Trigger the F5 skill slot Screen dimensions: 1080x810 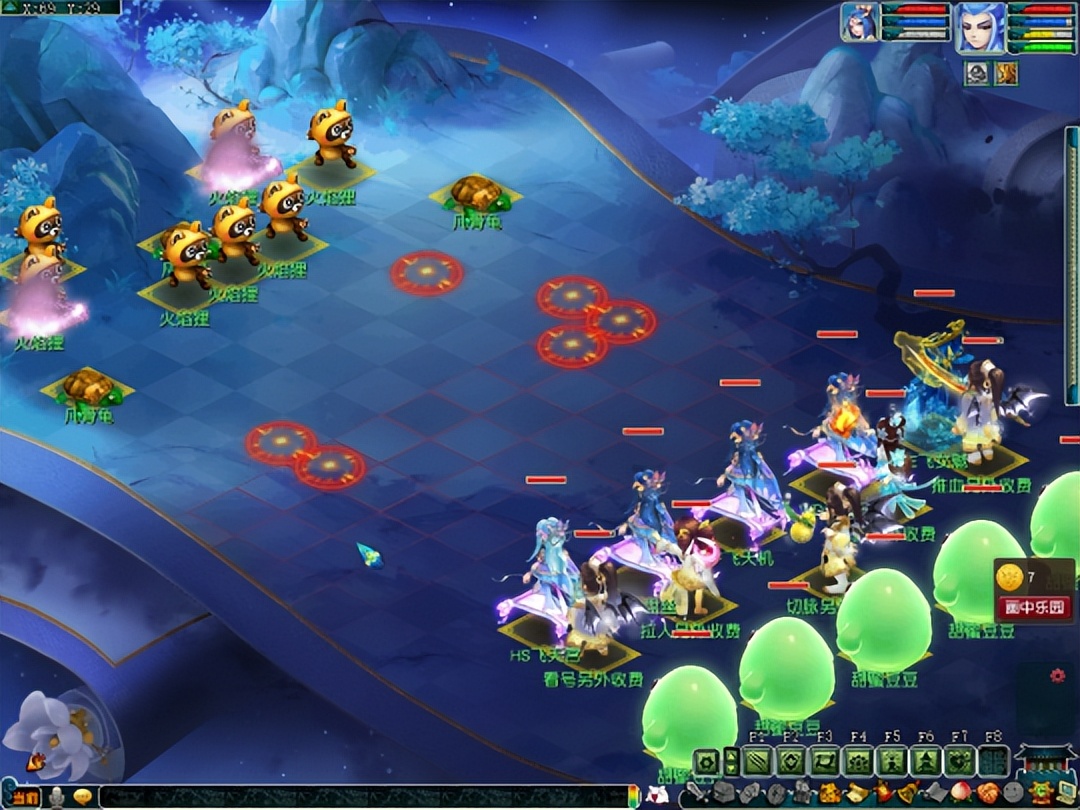[x=892, y=761]
